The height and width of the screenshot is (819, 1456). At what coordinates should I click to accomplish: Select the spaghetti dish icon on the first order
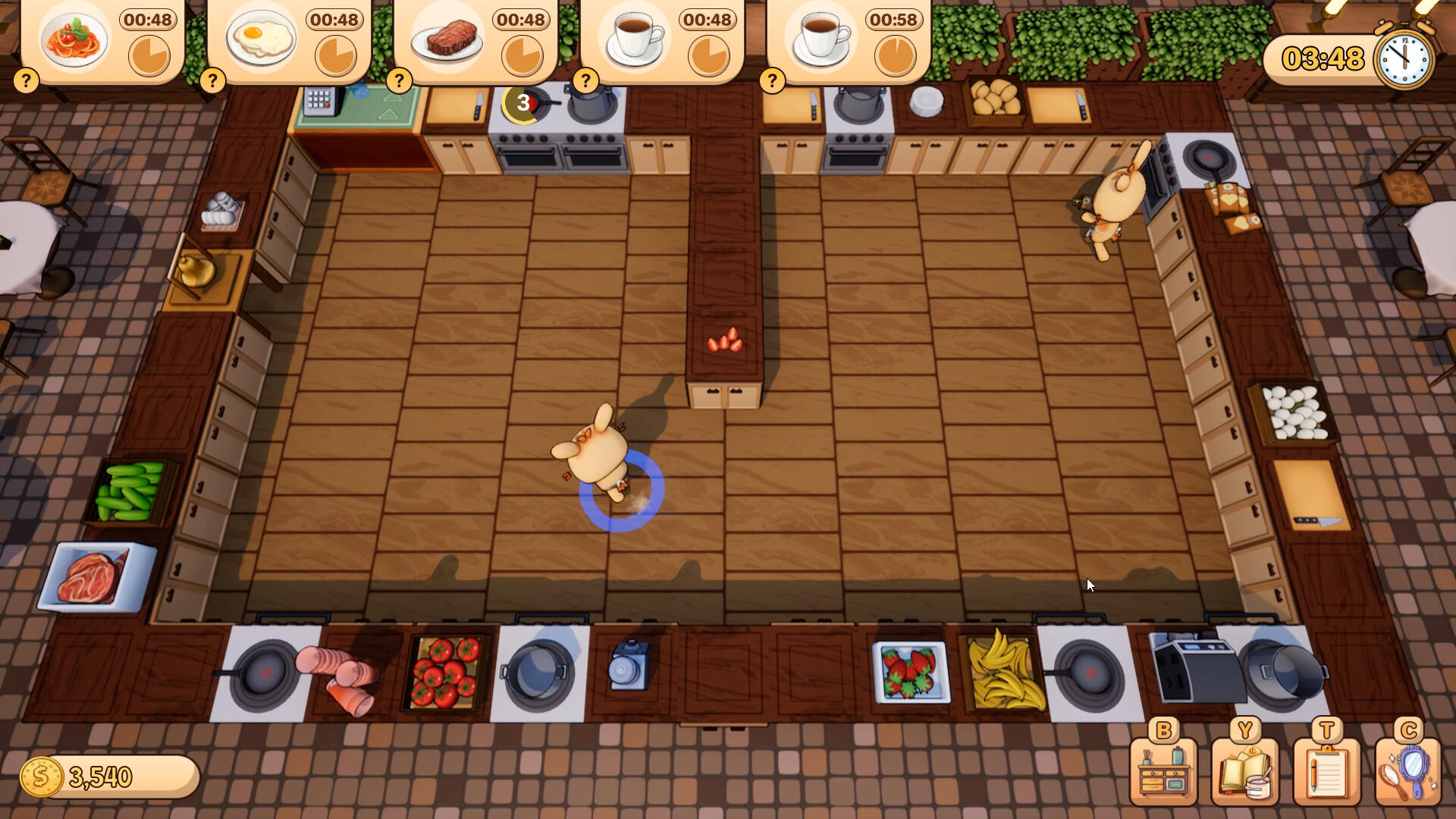pos(73,38)
